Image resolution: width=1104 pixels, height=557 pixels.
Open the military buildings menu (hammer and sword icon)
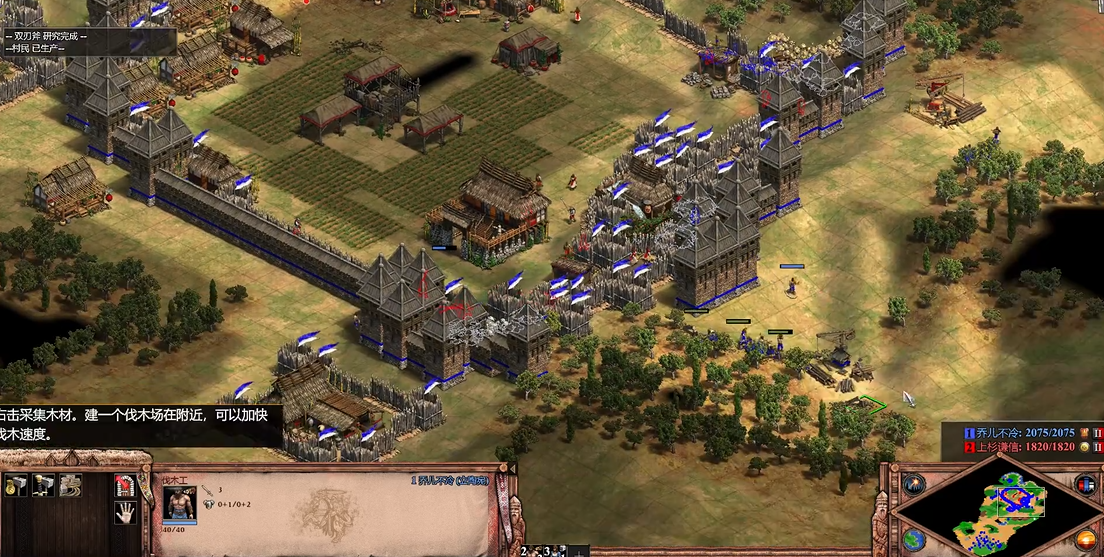pos(43,485)
